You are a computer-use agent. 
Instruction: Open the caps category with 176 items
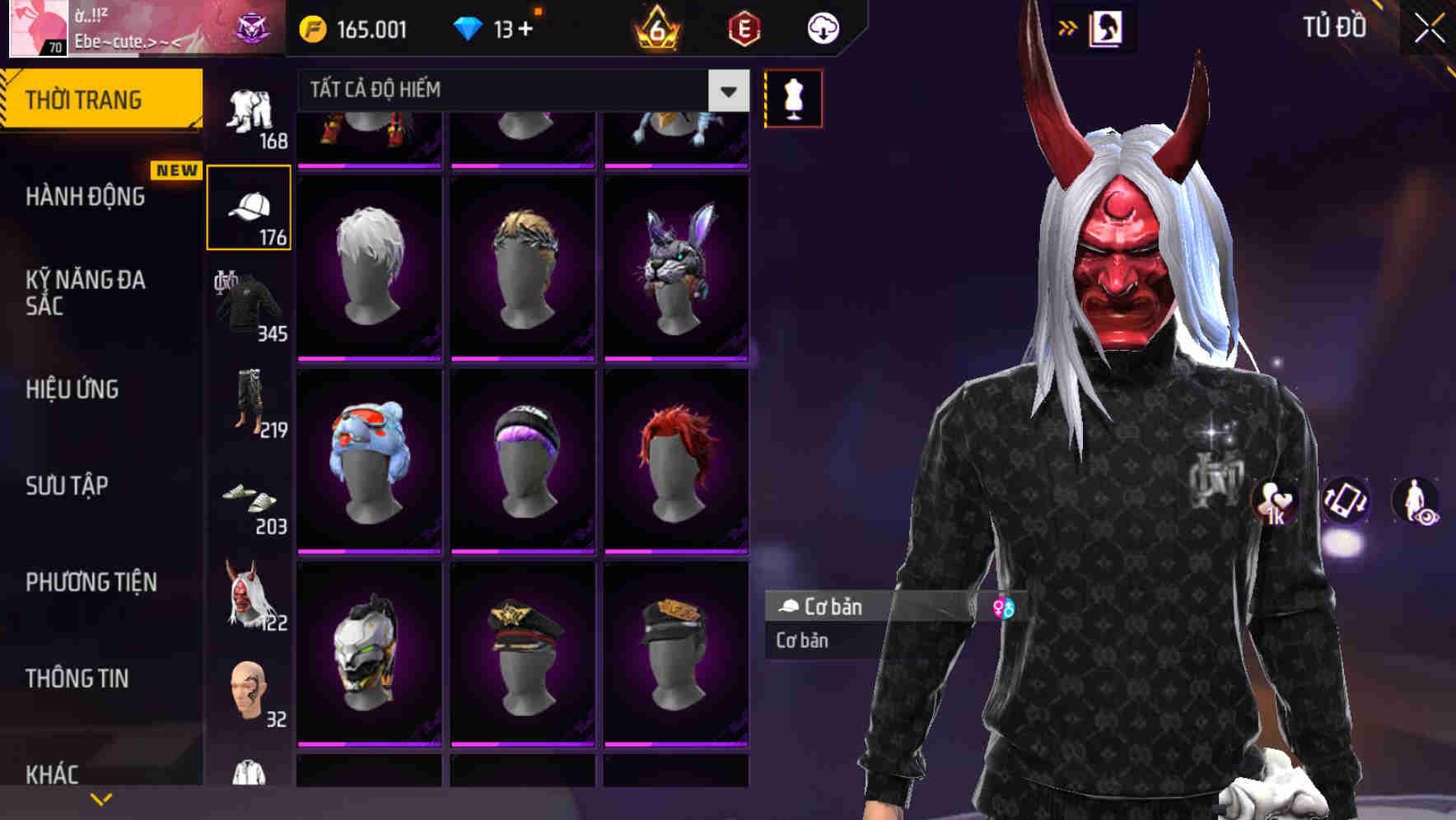click(250, 206)
